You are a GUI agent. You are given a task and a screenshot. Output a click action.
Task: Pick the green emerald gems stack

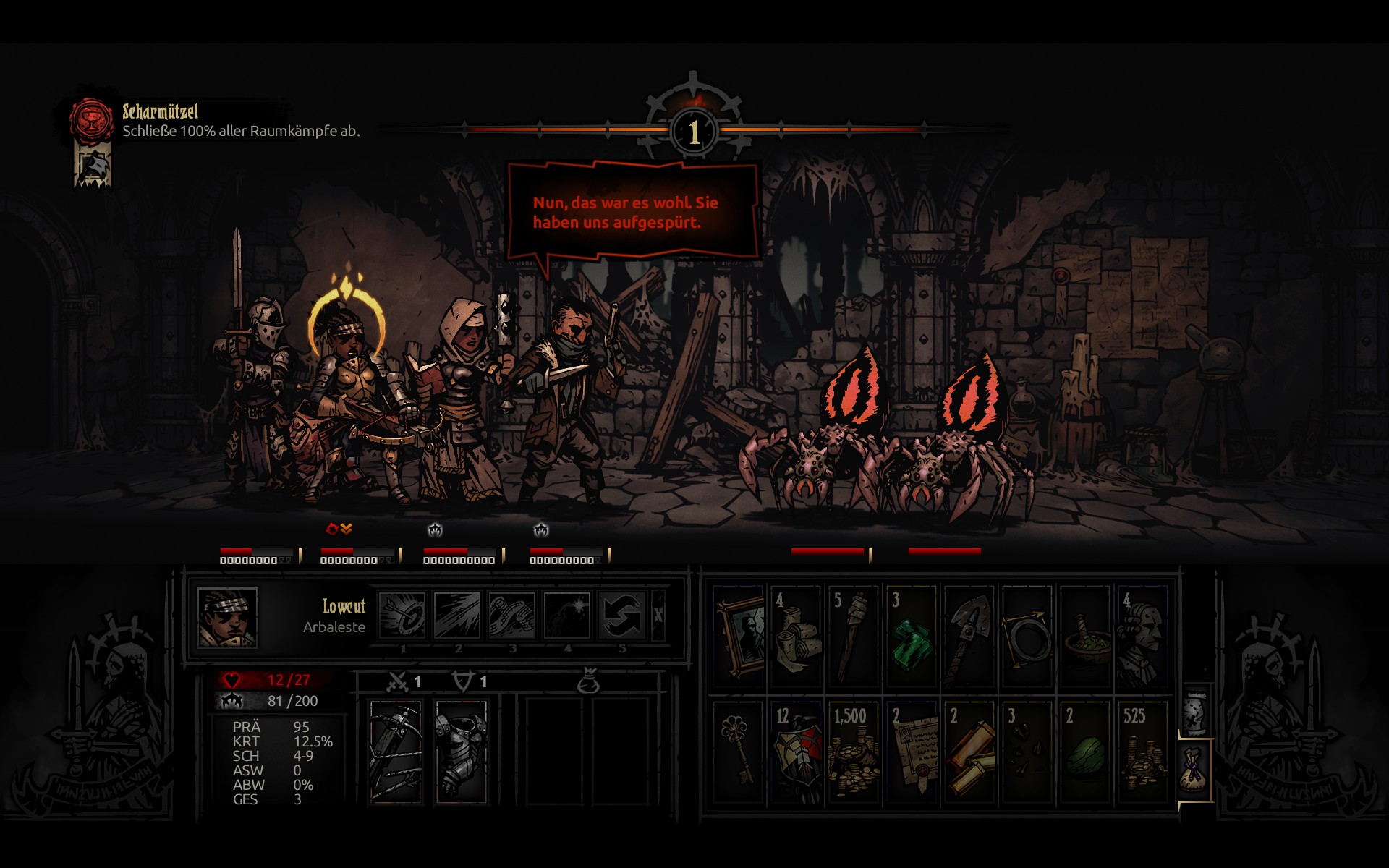click(912, 636)
